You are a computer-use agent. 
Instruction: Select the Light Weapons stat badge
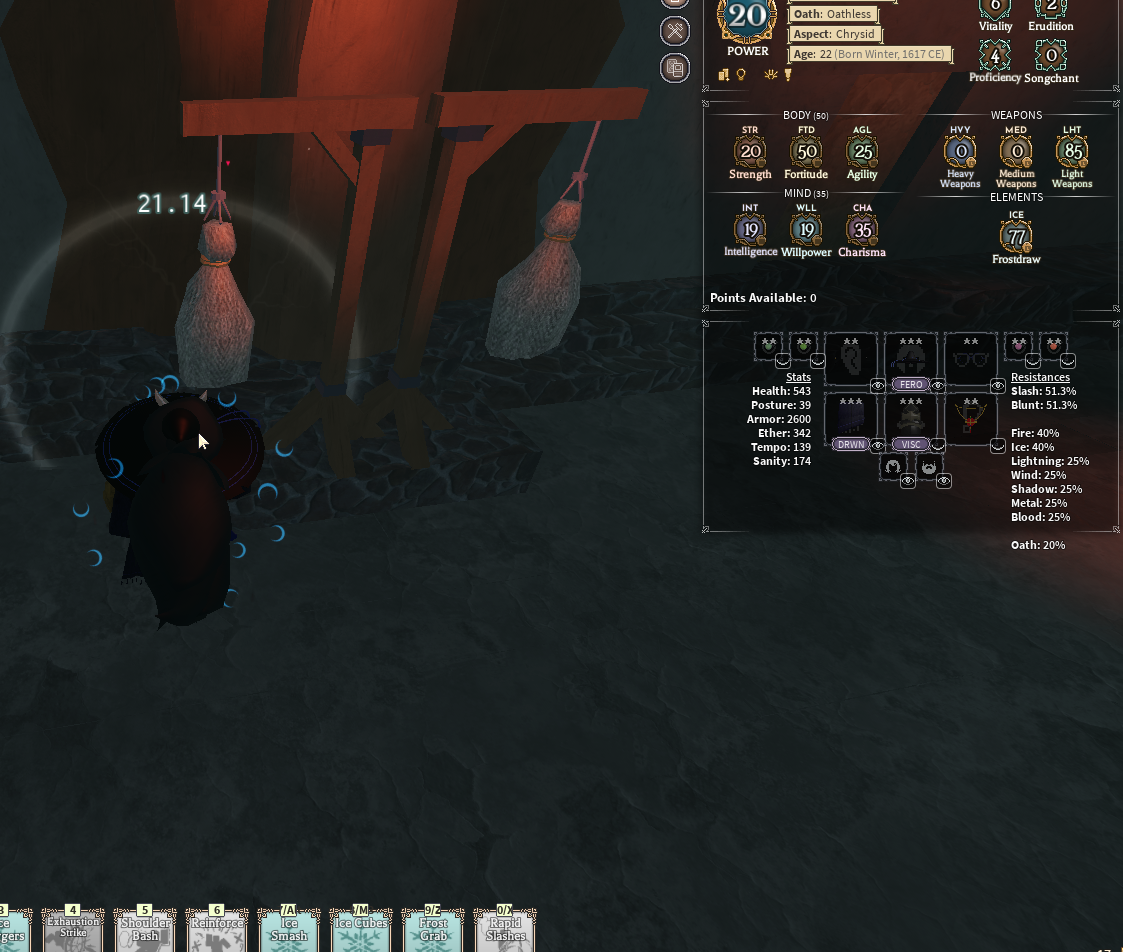1072,152
